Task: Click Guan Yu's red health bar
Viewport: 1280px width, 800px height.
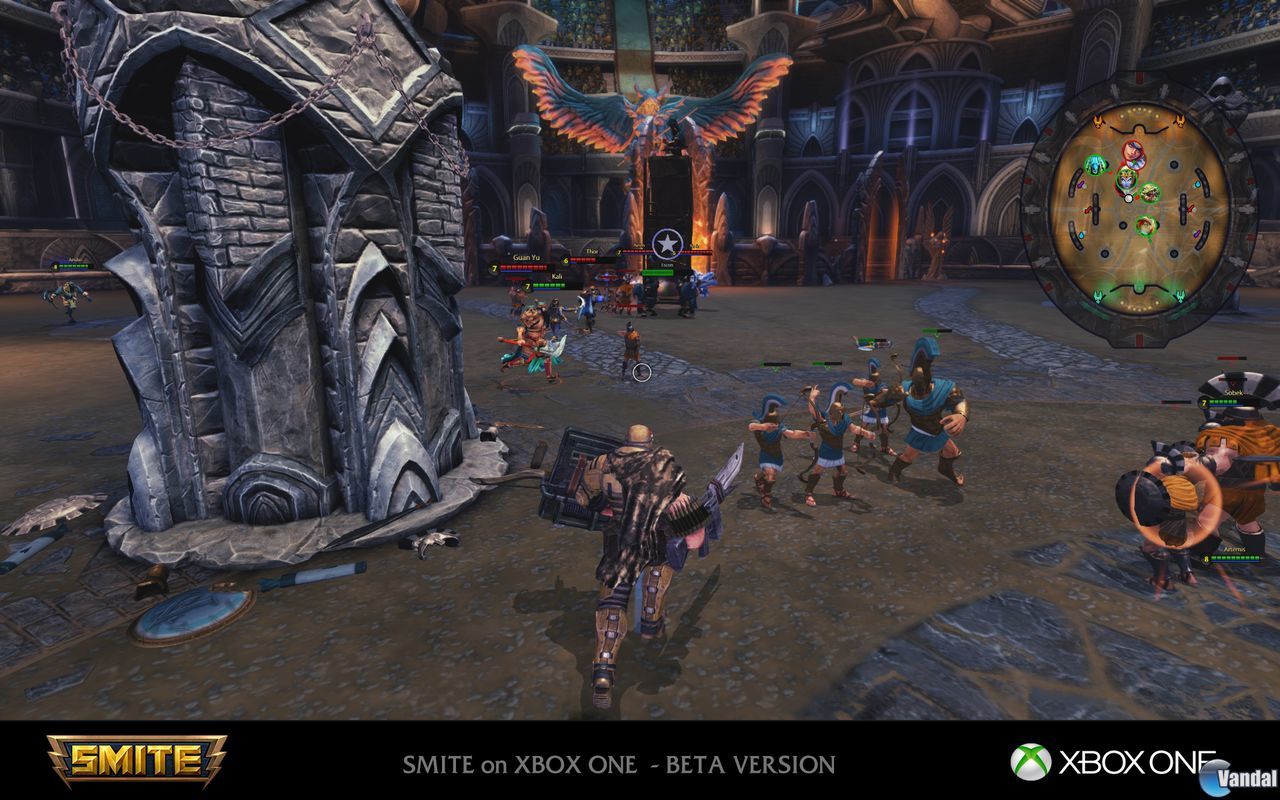Action: pos(522,267)
